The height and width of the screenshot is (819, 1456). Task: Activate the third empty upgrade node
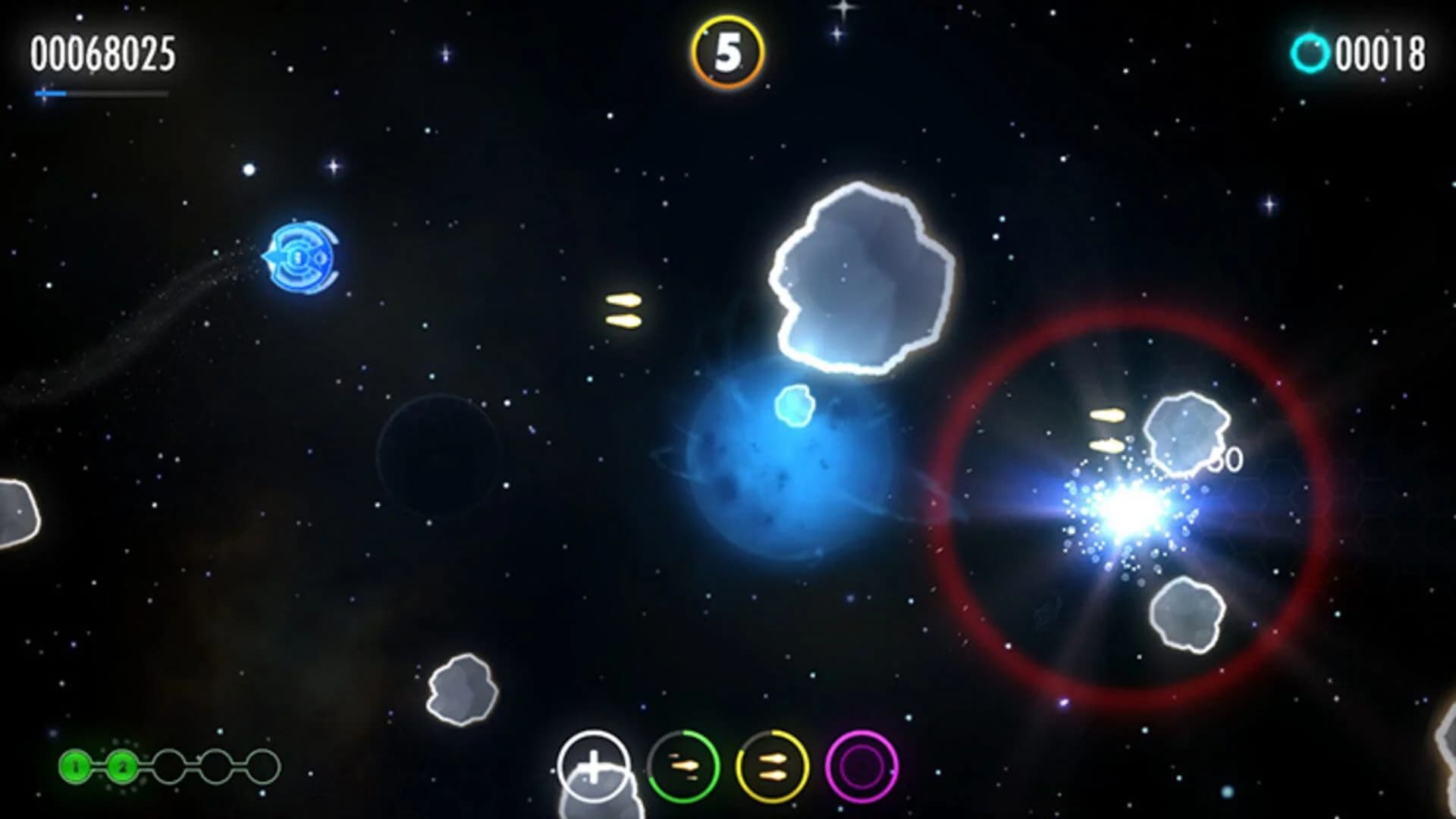coord(168,767)
